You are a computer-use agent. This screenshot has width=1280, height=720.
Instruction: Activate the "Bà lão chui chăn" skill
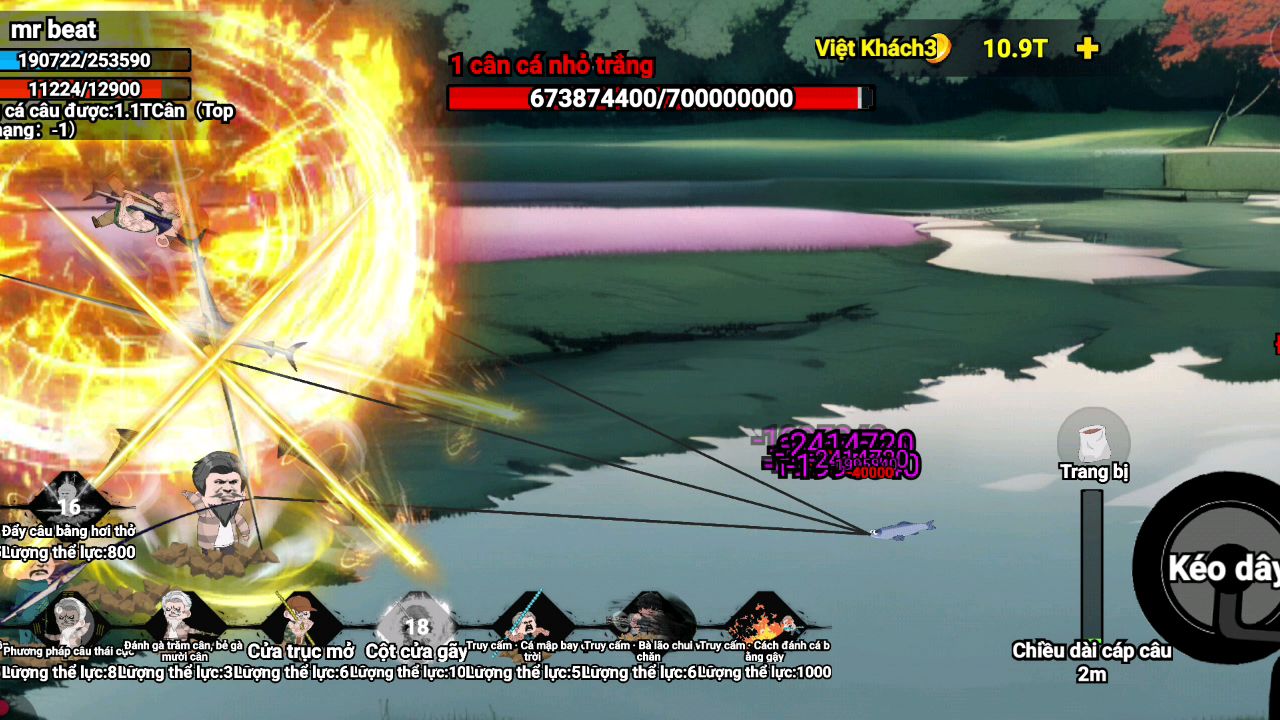648,618
